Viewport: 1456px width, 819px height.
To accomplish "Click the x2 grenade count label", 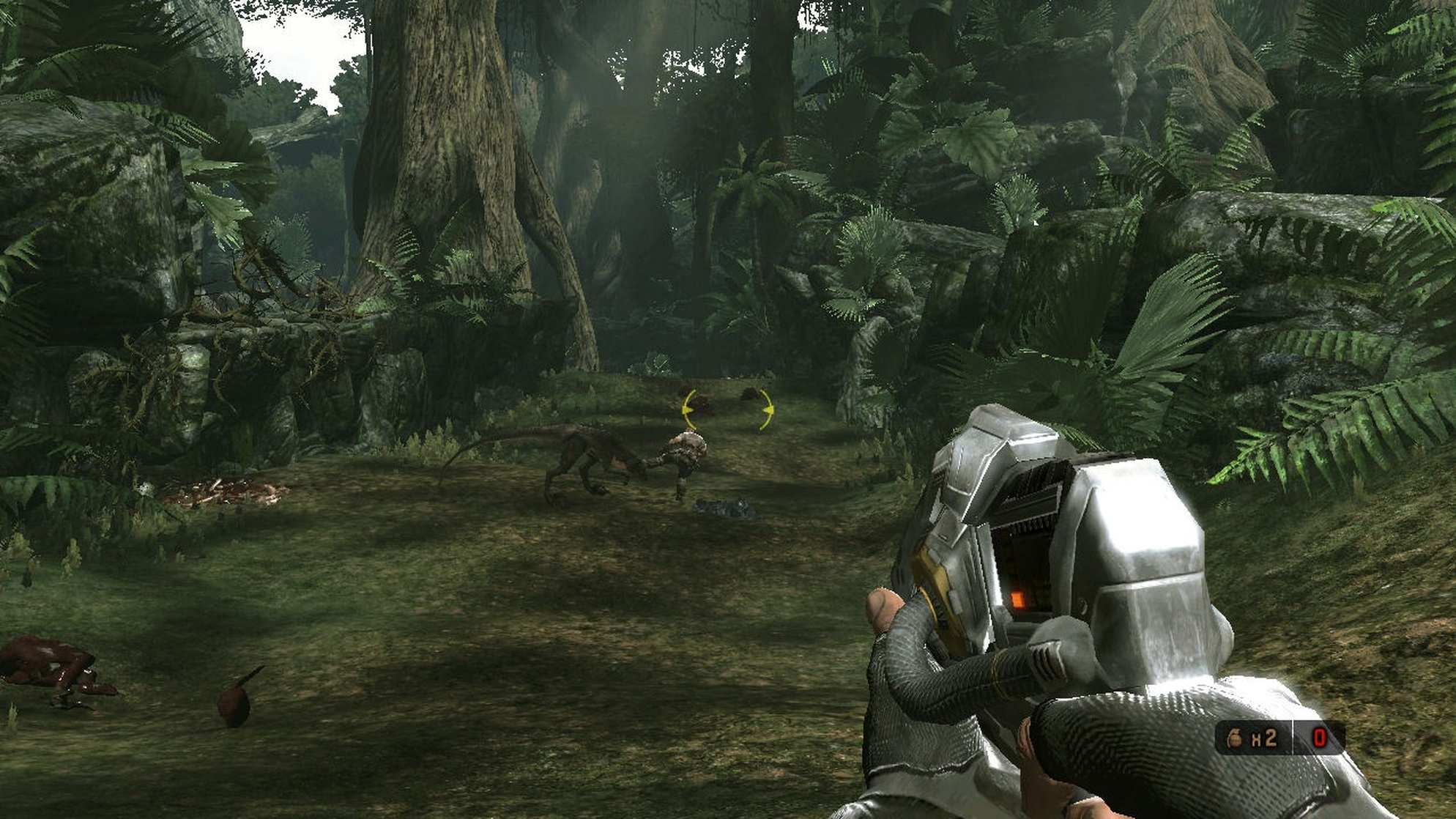I will [1265, 738].
